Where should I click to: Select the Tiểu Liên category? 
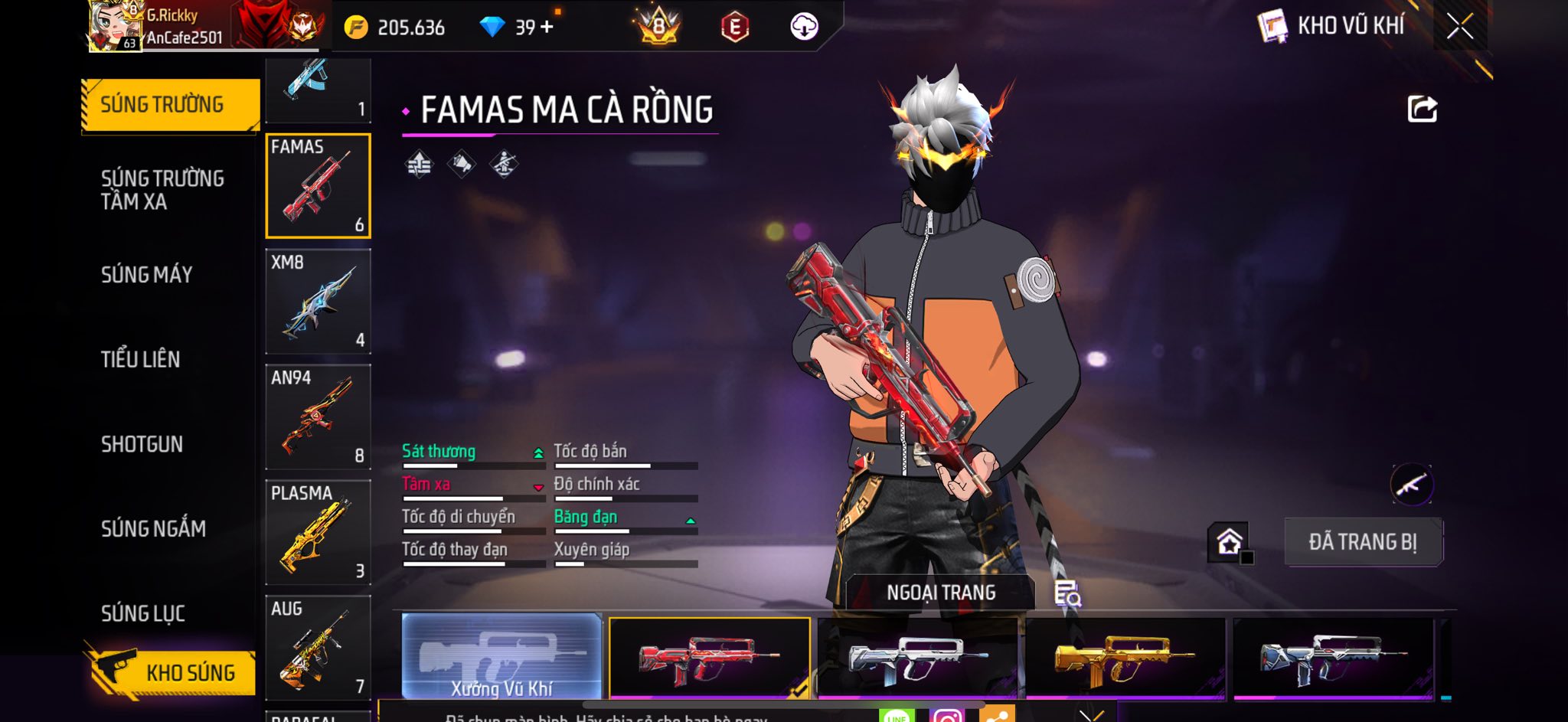click(141, 359)
